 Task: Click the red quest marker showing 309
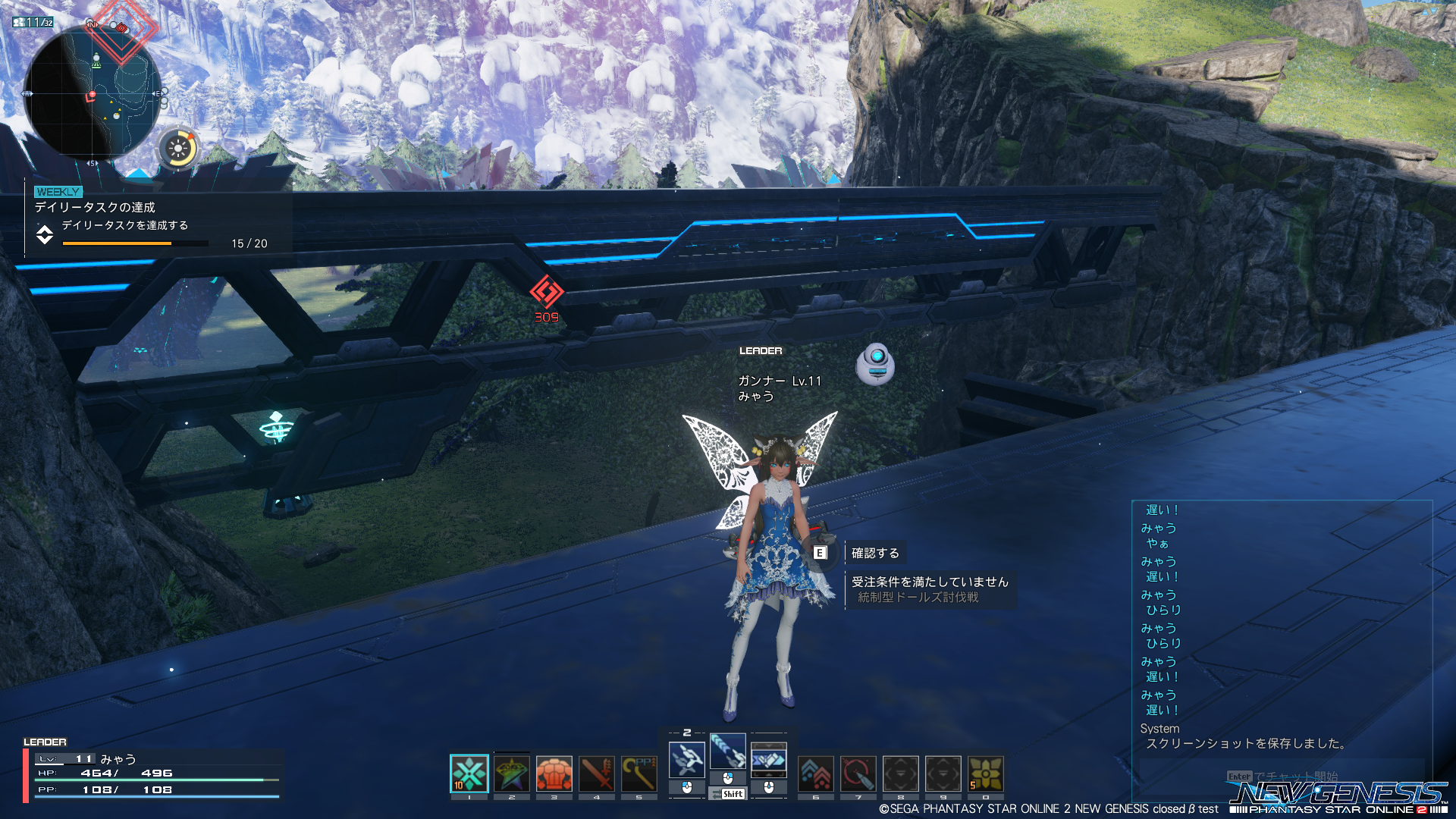546,297
